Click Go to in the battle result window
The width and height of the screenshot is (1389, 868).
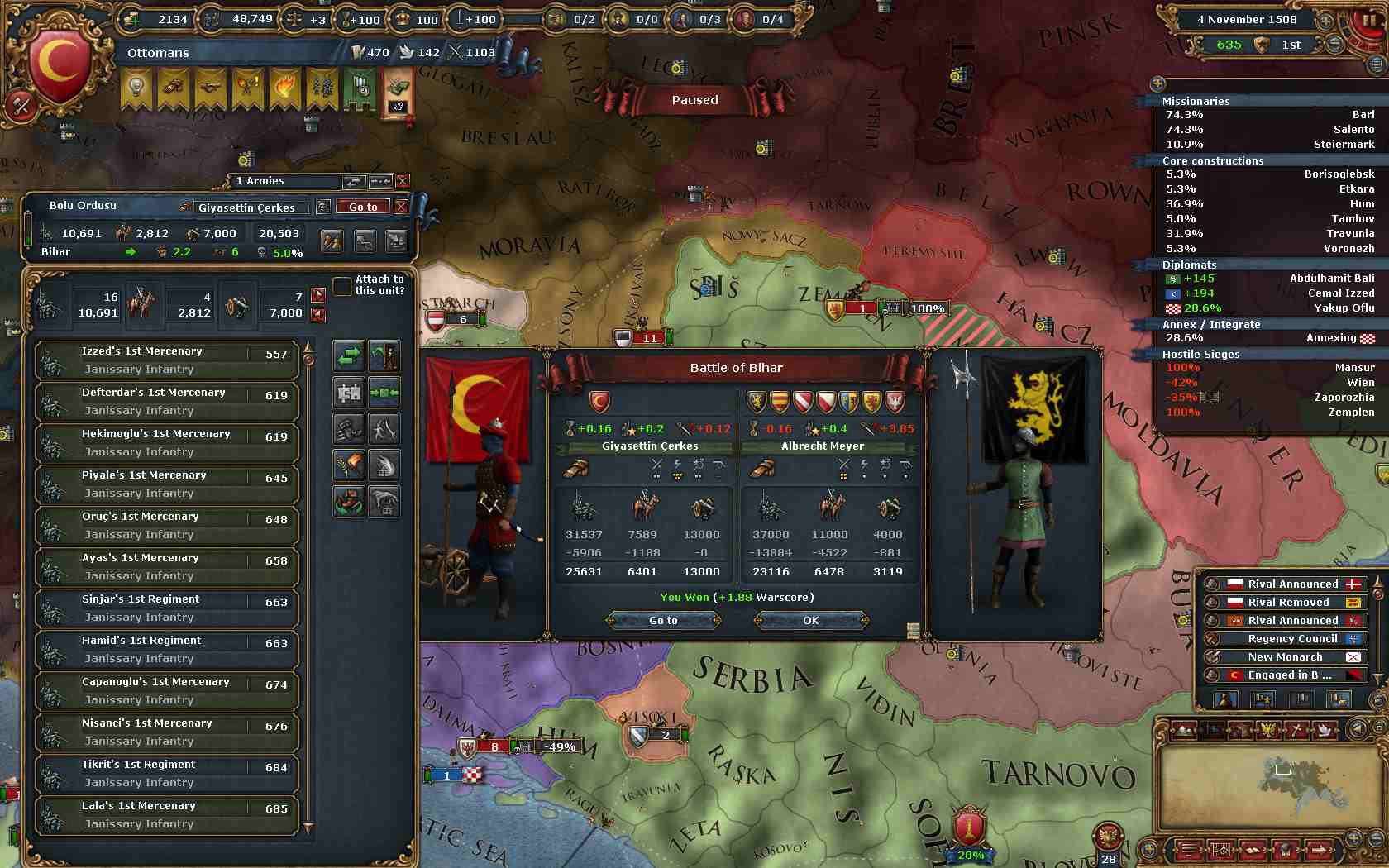(x=663, y=620)
